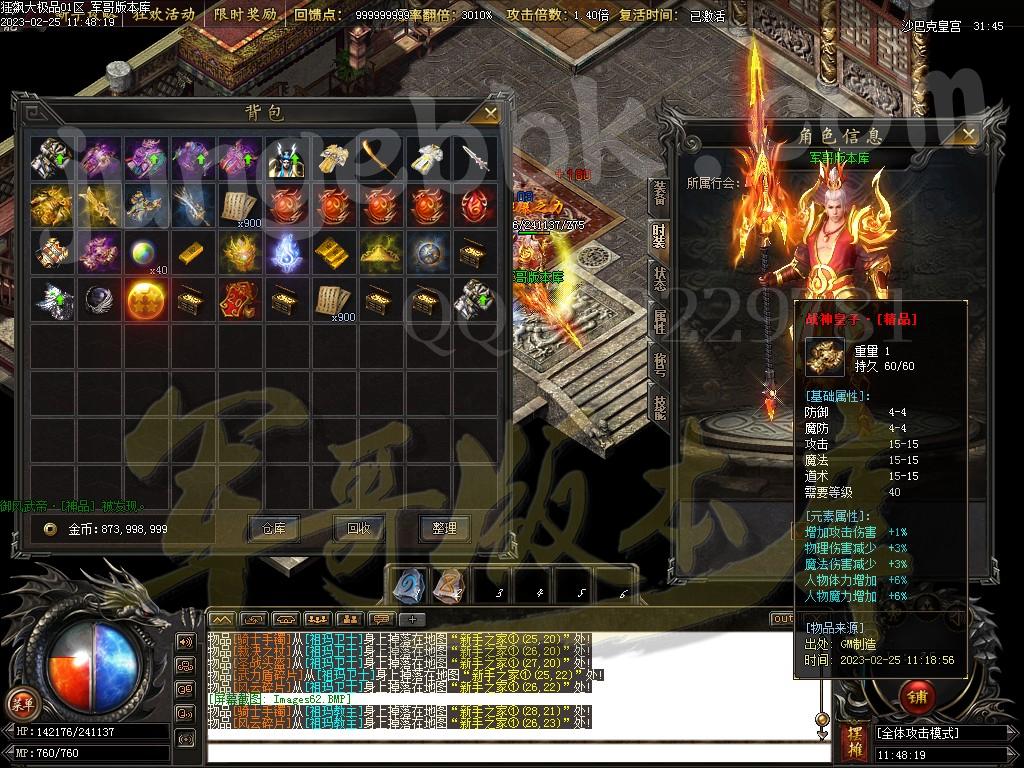This screenshot has height=768, width=1024.
Task: Switch to the 装备 equipment tab
Action: (x=660, y=194)
